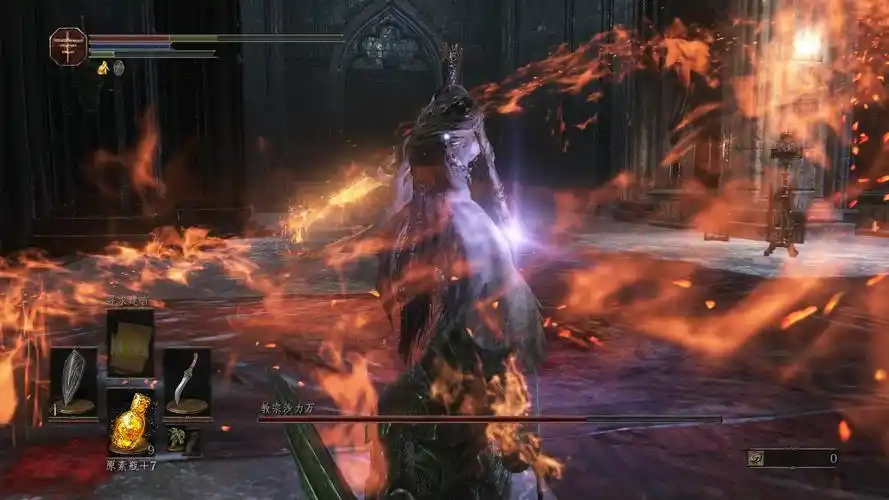This screenshot has width=889, height=500.
Task: Select the left-hand shield slot
Action: point(74,382)
